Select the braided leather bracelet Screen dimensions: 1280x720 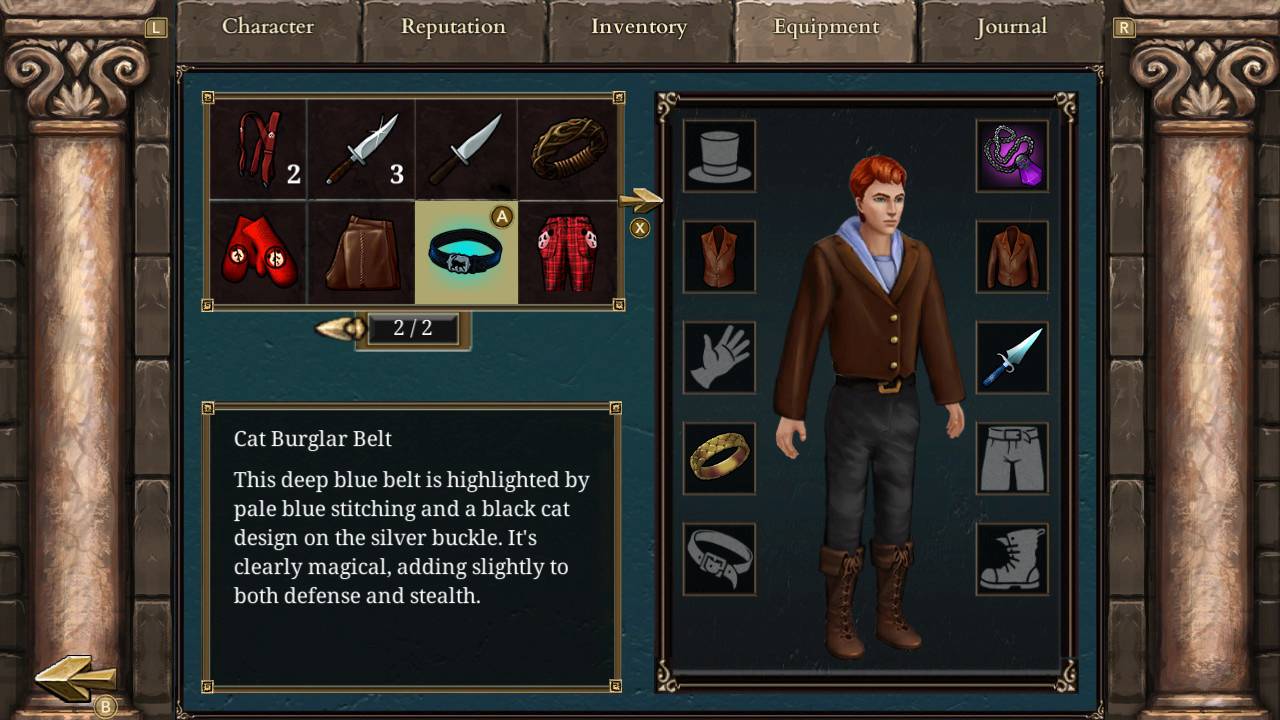(569, 149)
